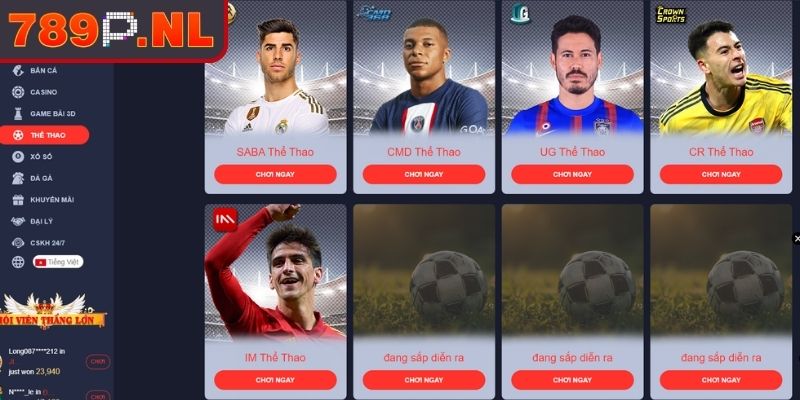This screenshot has width=800, height=400.
Task: Choose Xổ Số from the sidebar
Action: (42, 157)
